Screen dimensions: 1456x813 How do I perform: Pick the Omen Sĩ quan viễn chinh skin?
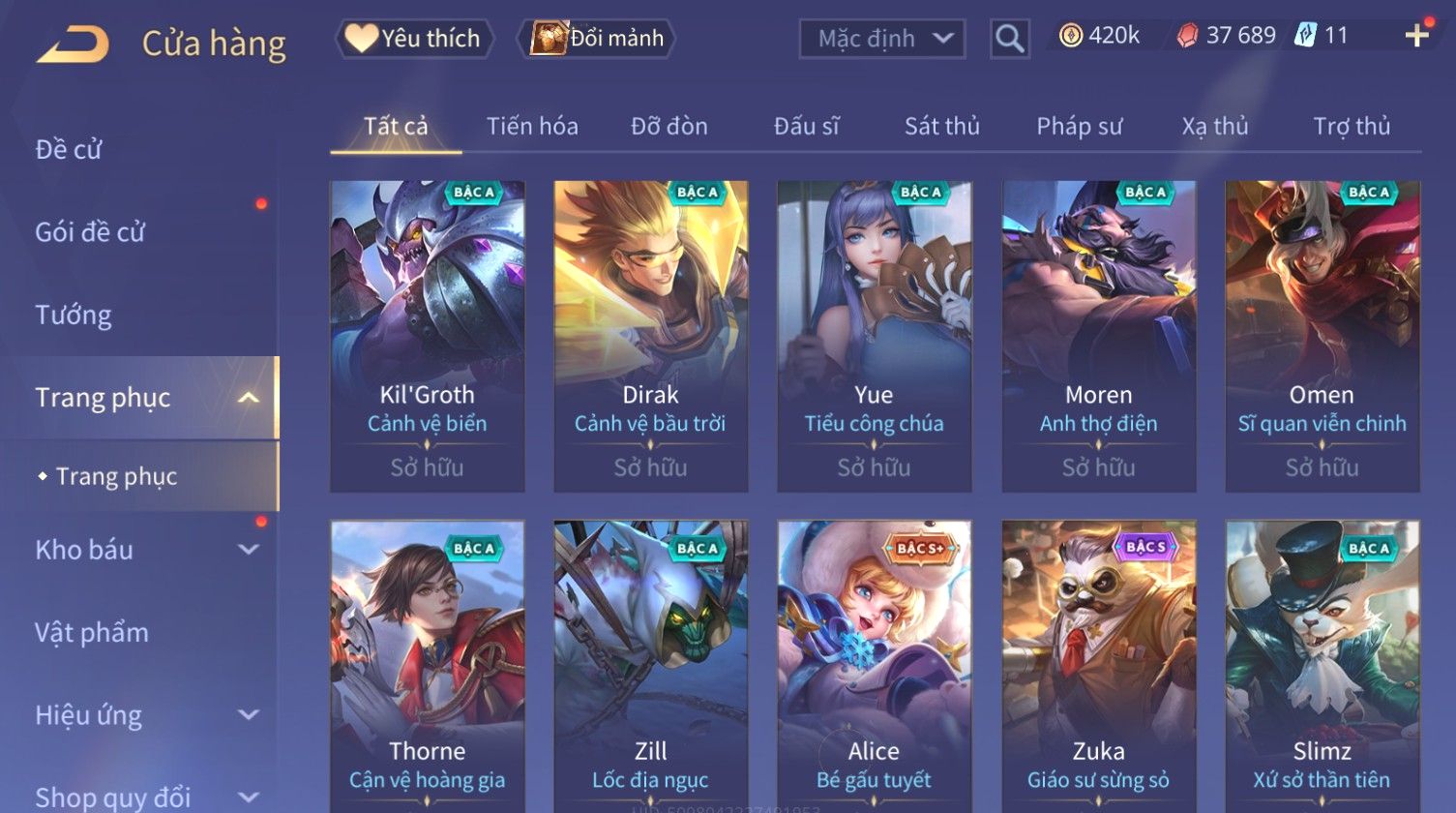click(1322, 336)
